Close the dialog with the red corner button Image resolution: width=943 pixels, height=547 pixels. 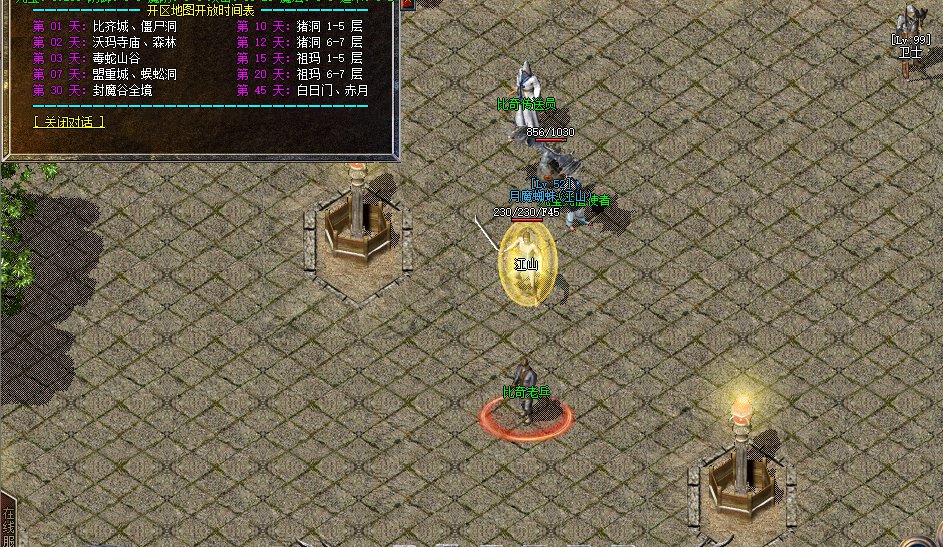pyautogui.click(x=407, y=5)
